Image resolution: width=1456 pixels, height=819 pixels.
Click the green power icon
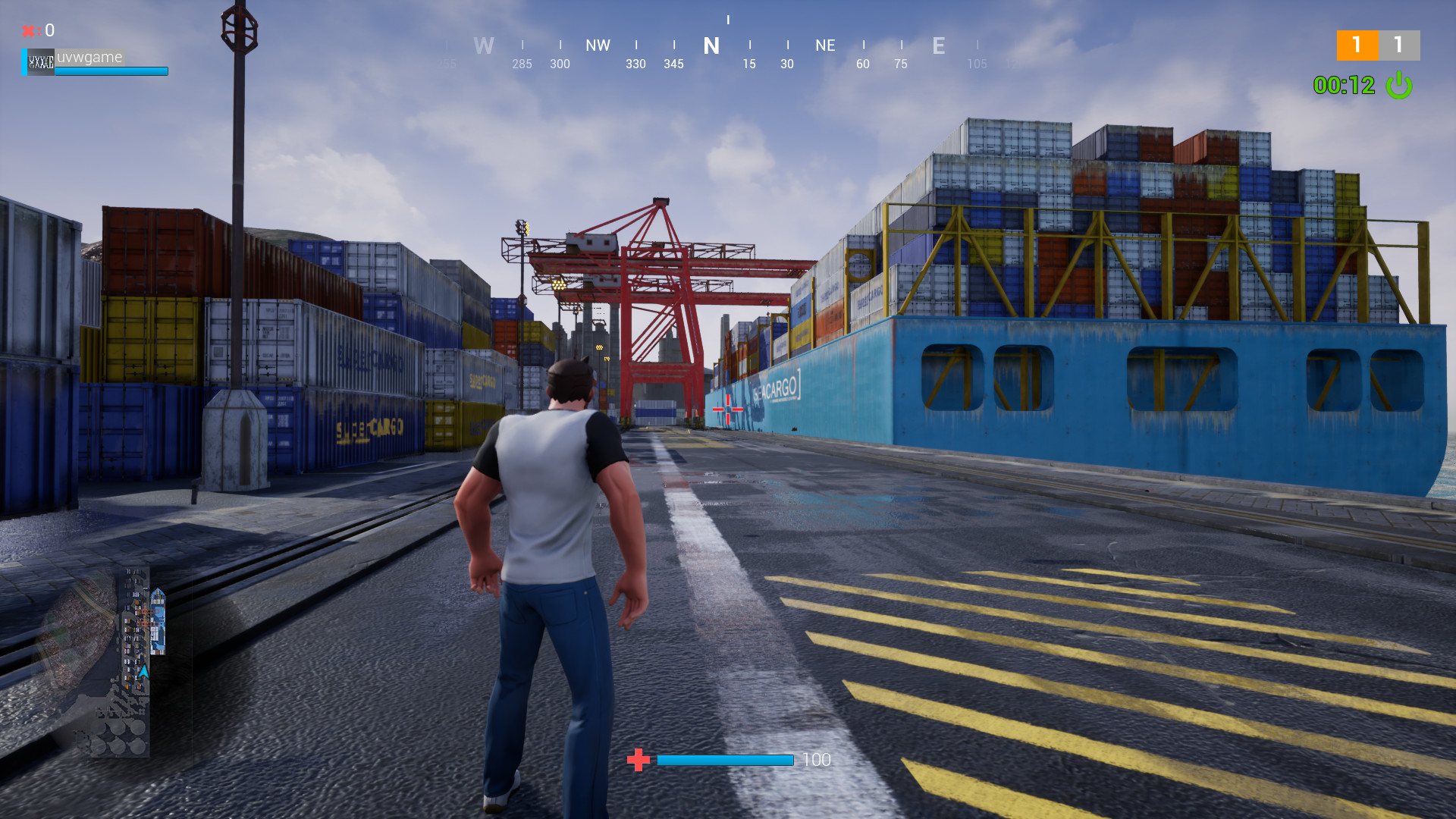tap(1399, 86)
